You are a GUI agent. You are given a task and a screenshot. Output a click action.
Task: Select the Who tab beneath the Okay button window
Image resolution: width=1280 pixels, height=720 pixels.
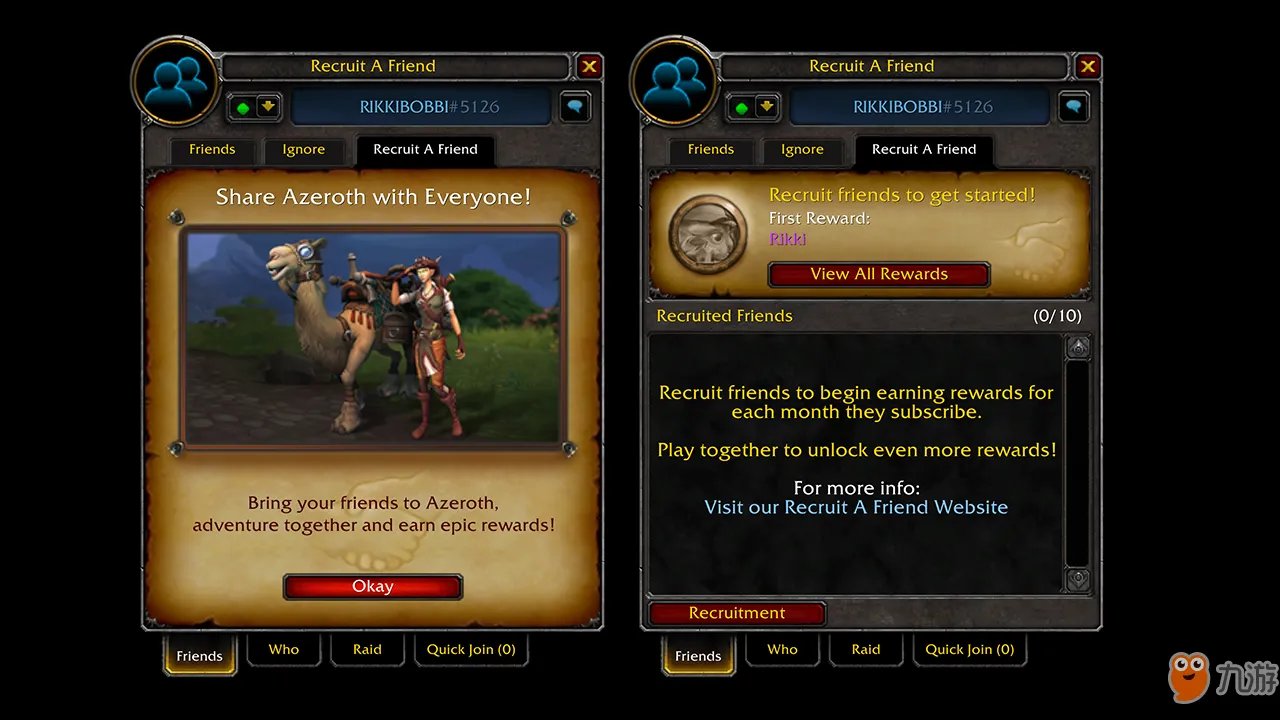click(284, 650)
